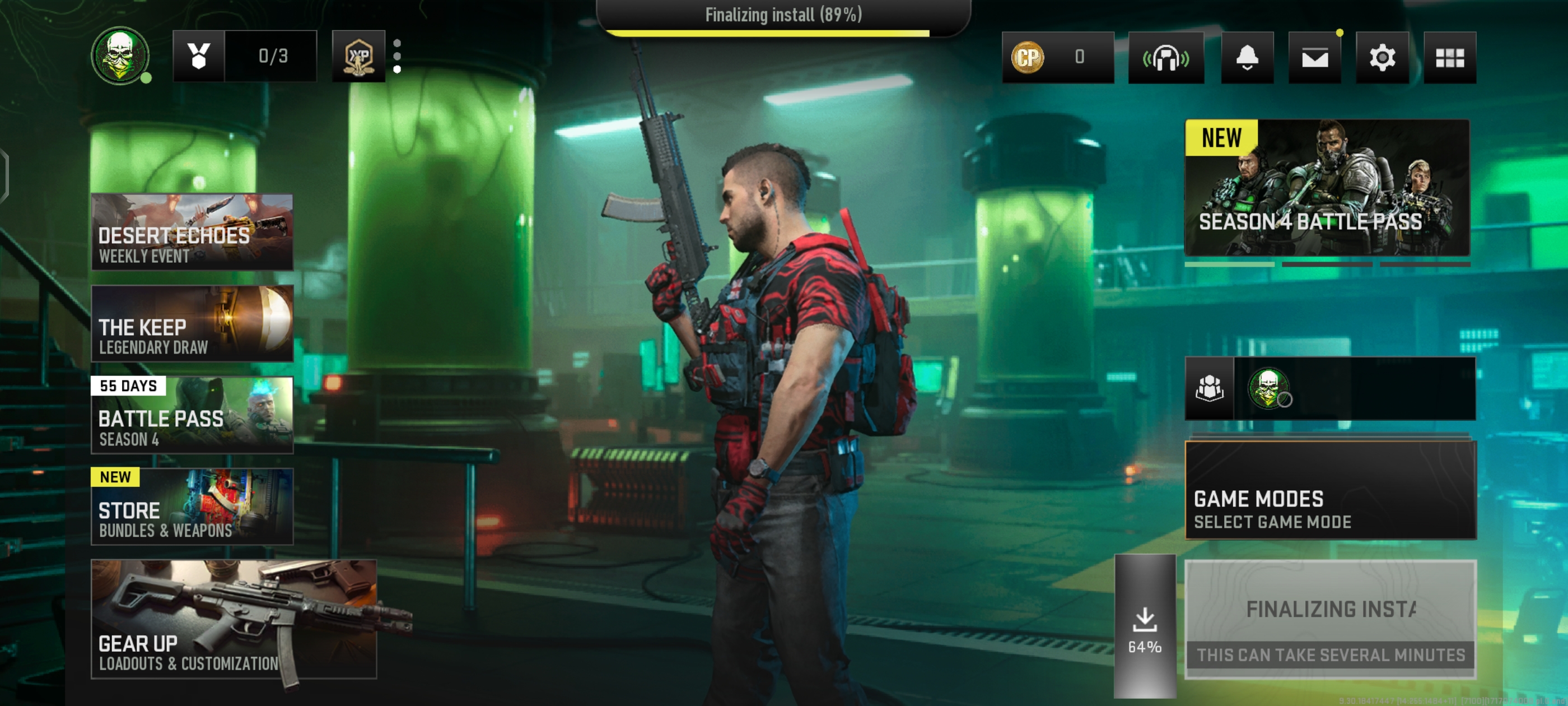Open the download manager at 64%

[1144, 626]
